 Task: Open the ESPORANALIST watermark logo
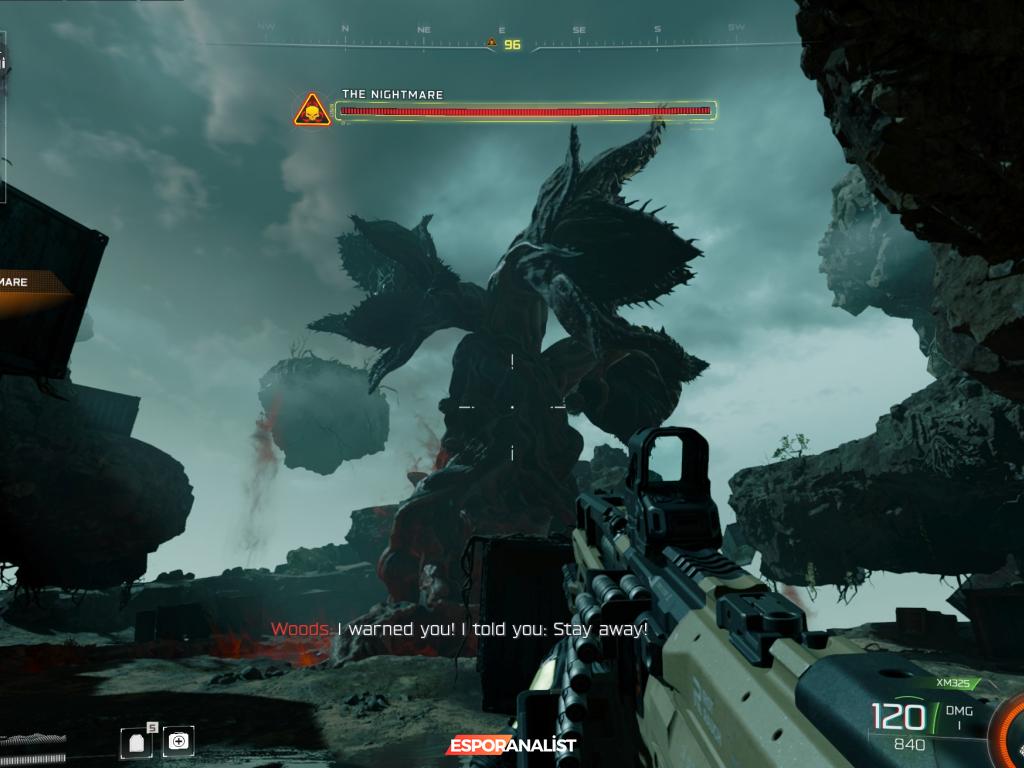click(511, 745)
